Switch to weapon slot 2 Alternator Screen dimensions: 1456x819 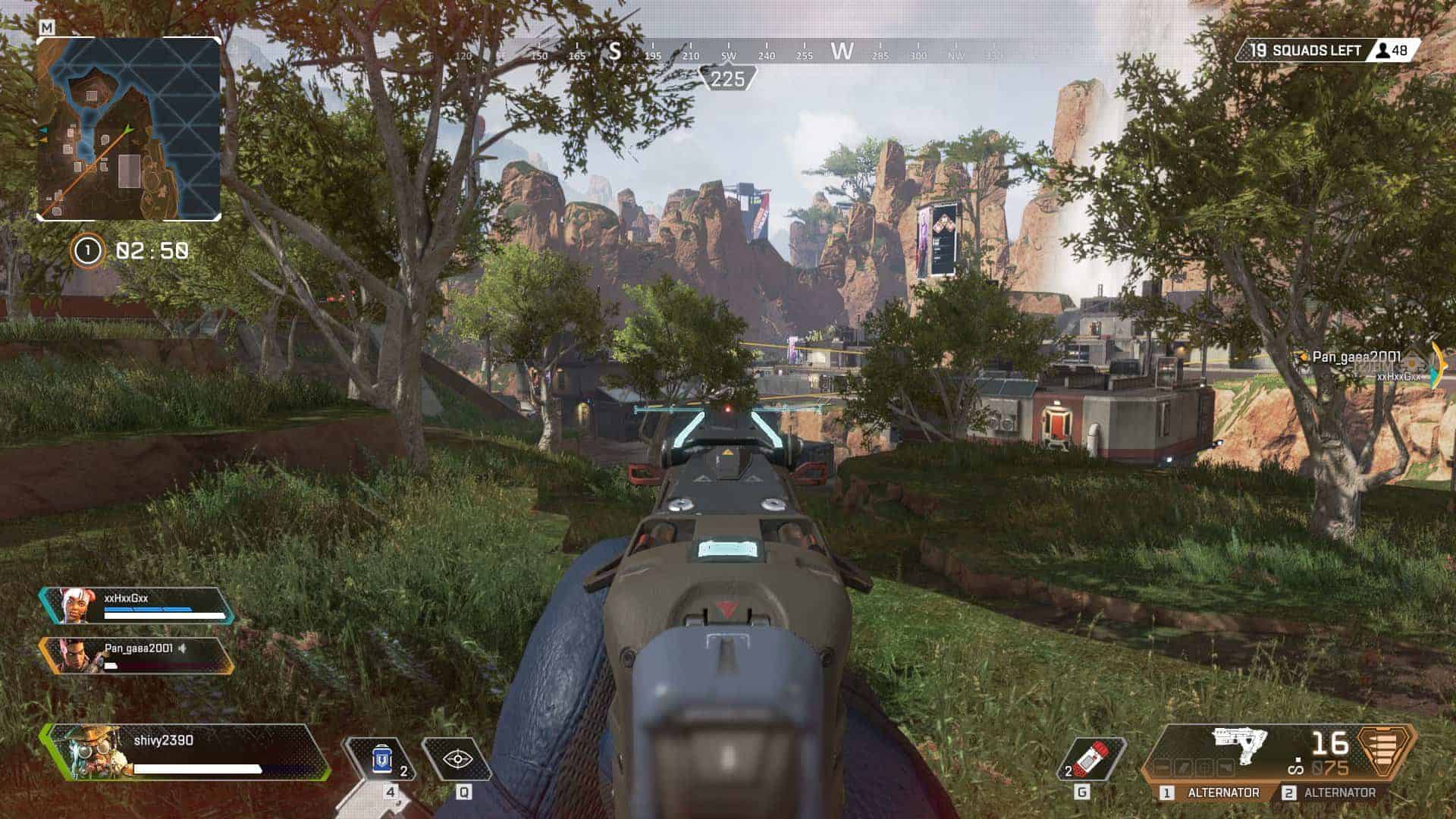pos(1338,792)
